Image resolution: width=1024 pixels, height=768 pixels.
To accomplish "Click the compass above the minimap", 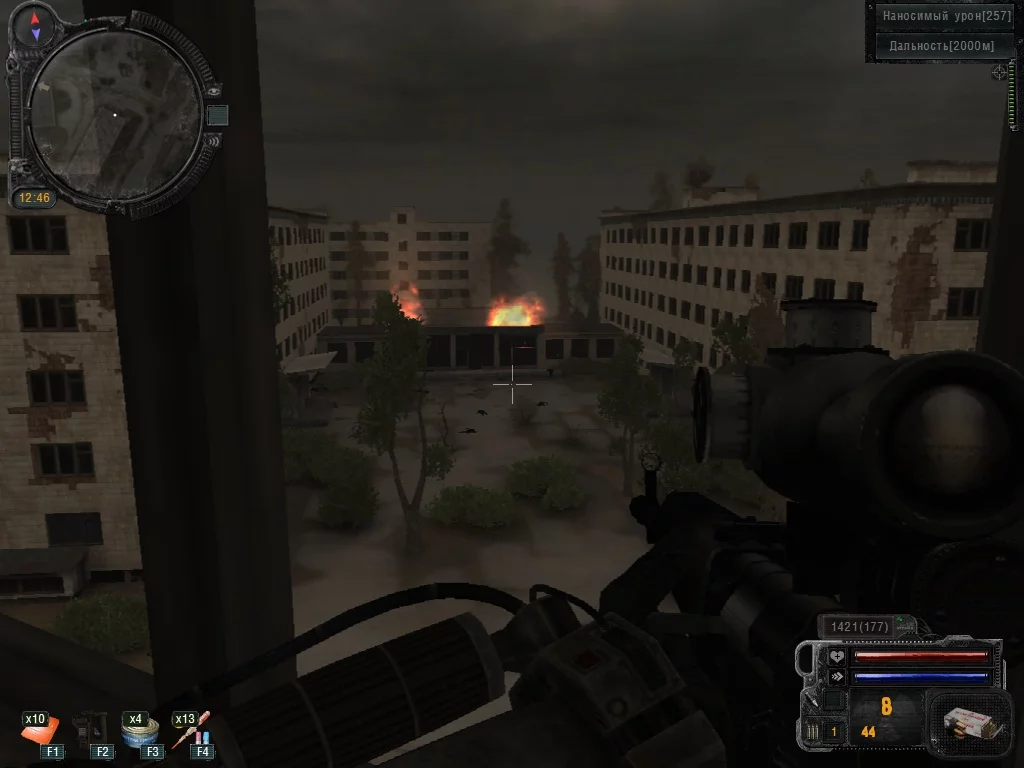I will click(x=35, y=26).
